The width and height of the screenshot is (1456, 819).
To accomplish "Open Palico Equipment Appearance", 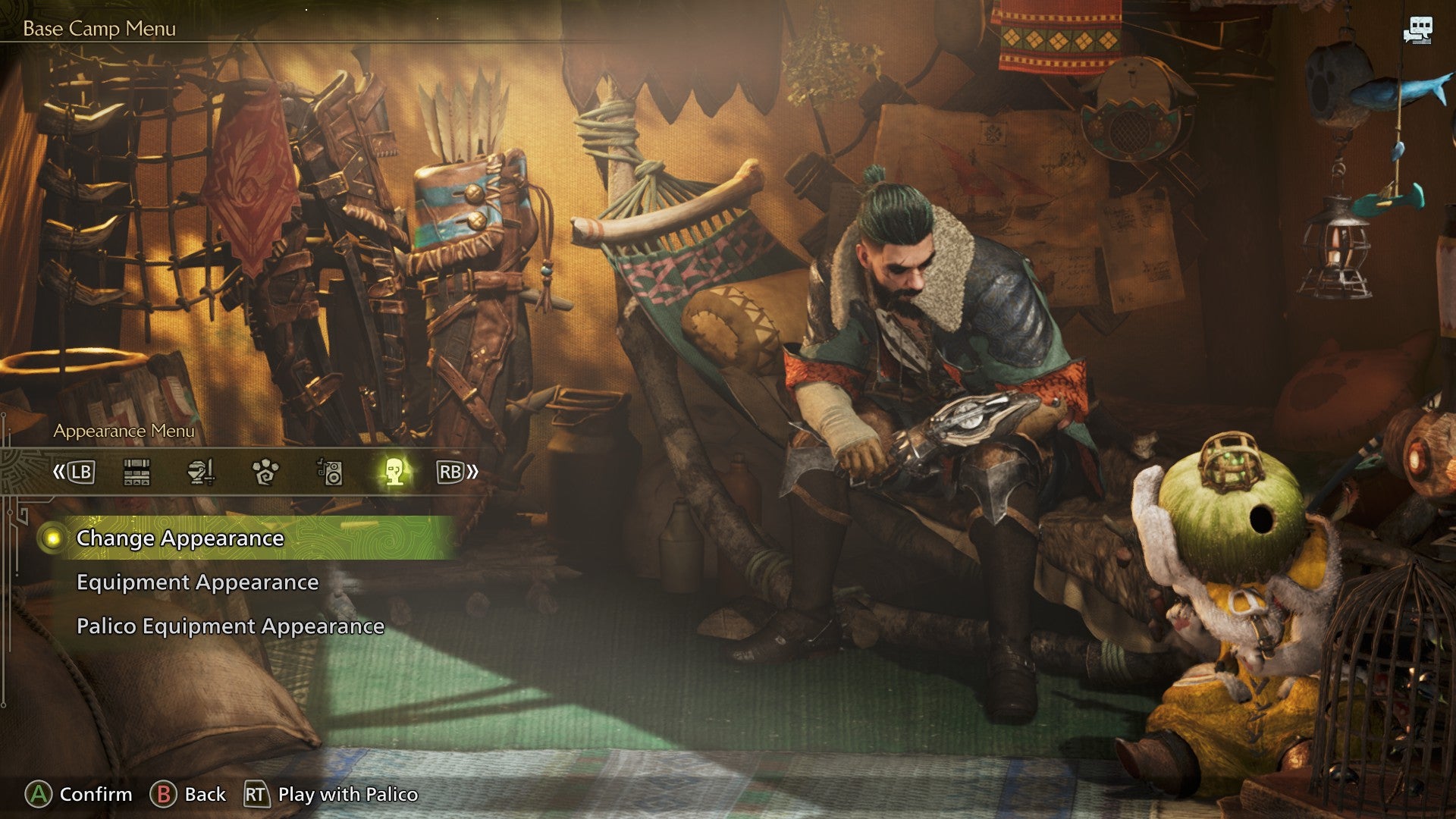I will tap(230, 627).
